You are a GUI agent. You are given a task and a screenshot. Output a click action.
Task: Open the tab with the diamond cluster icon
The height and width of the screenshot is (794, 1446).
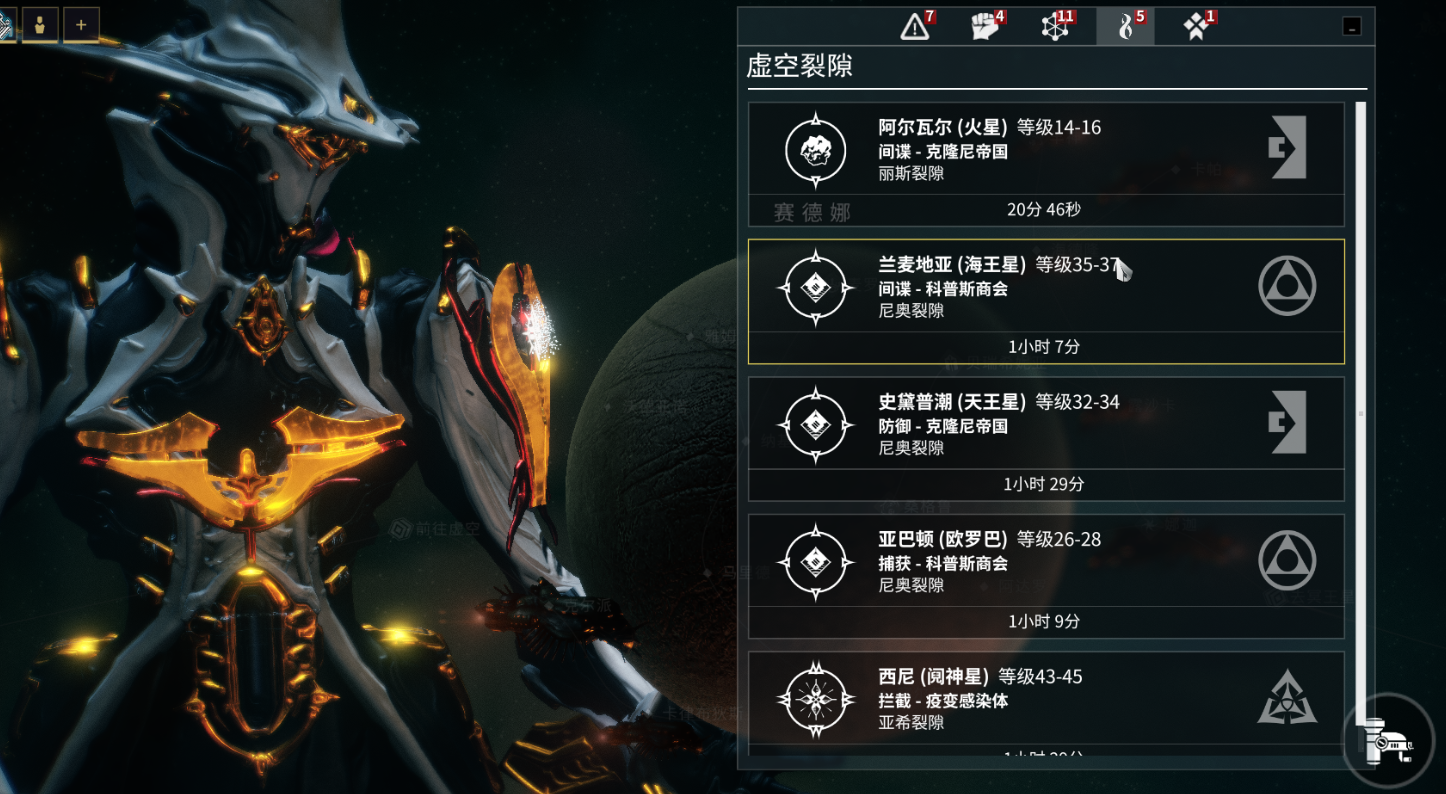(x=1196, y=27)
